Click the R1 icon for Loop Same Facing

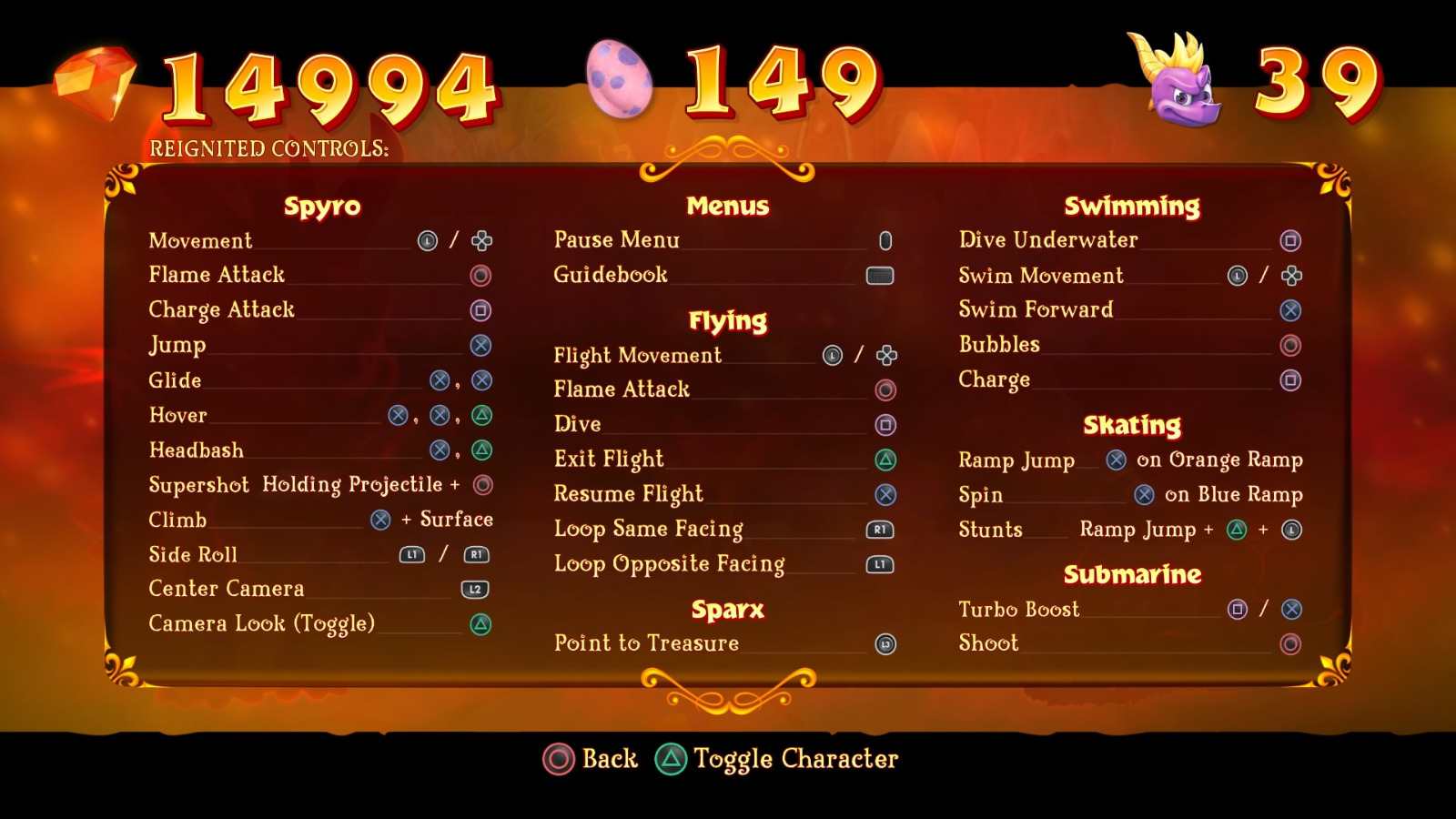point(879,529)
